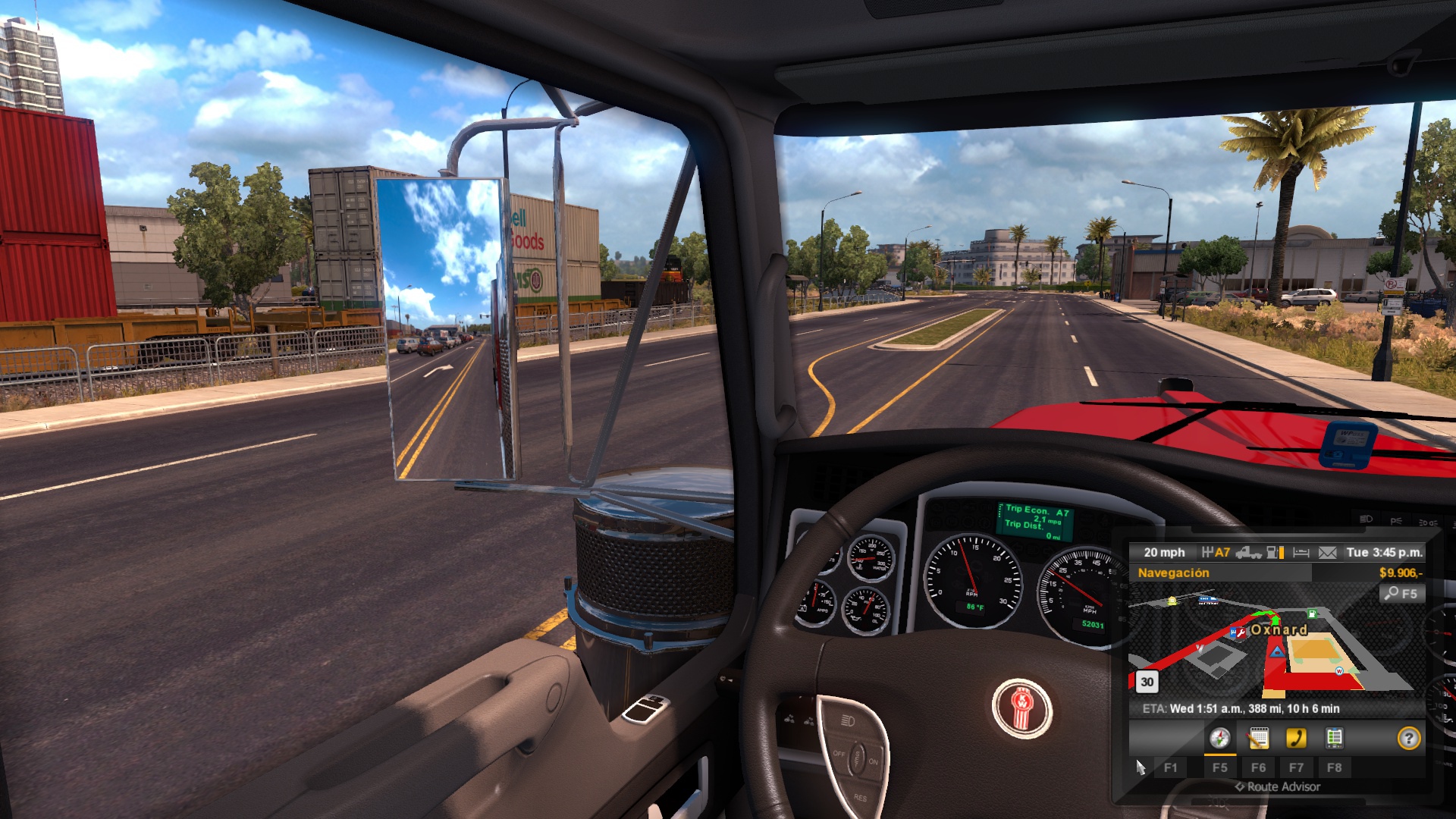Open the question mark help button
Viewport: 1456px width, 819px height.
click(1408, 738)
